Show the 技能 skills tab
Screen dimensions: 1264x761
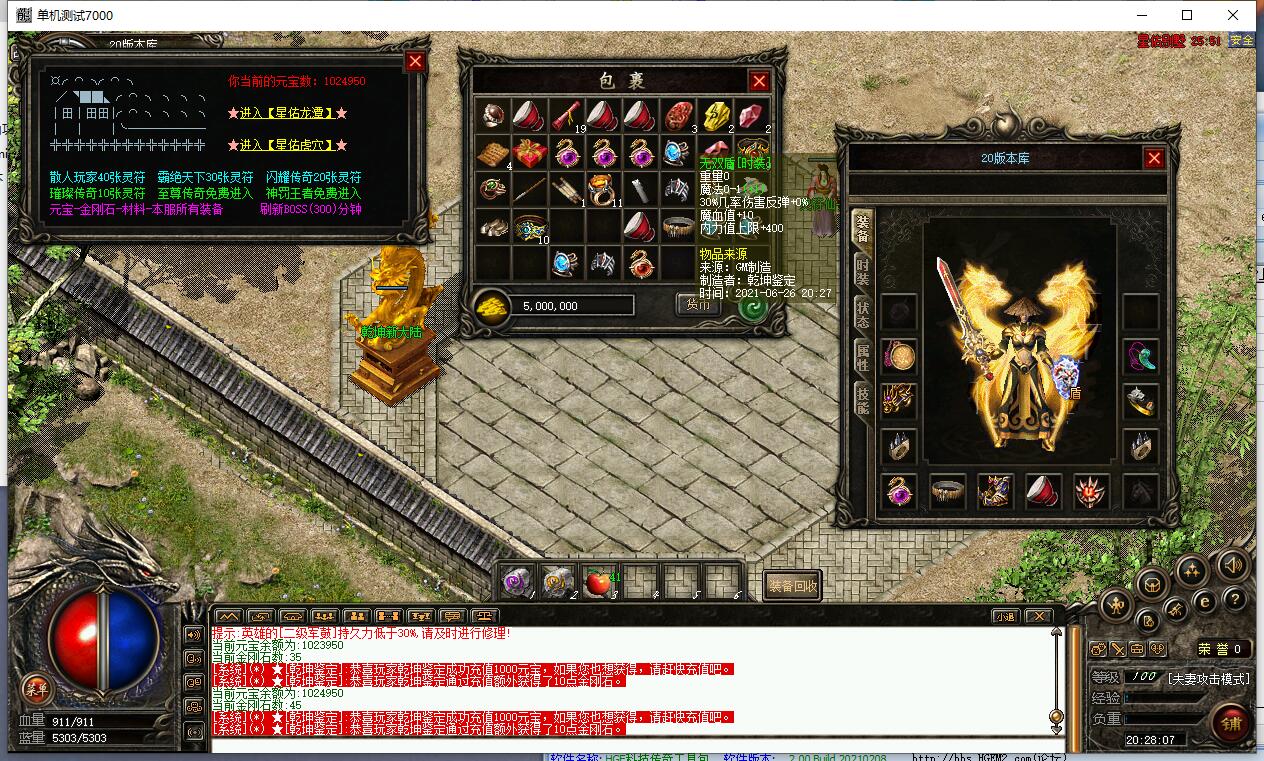pyautogui.click(x=862, y=398)
